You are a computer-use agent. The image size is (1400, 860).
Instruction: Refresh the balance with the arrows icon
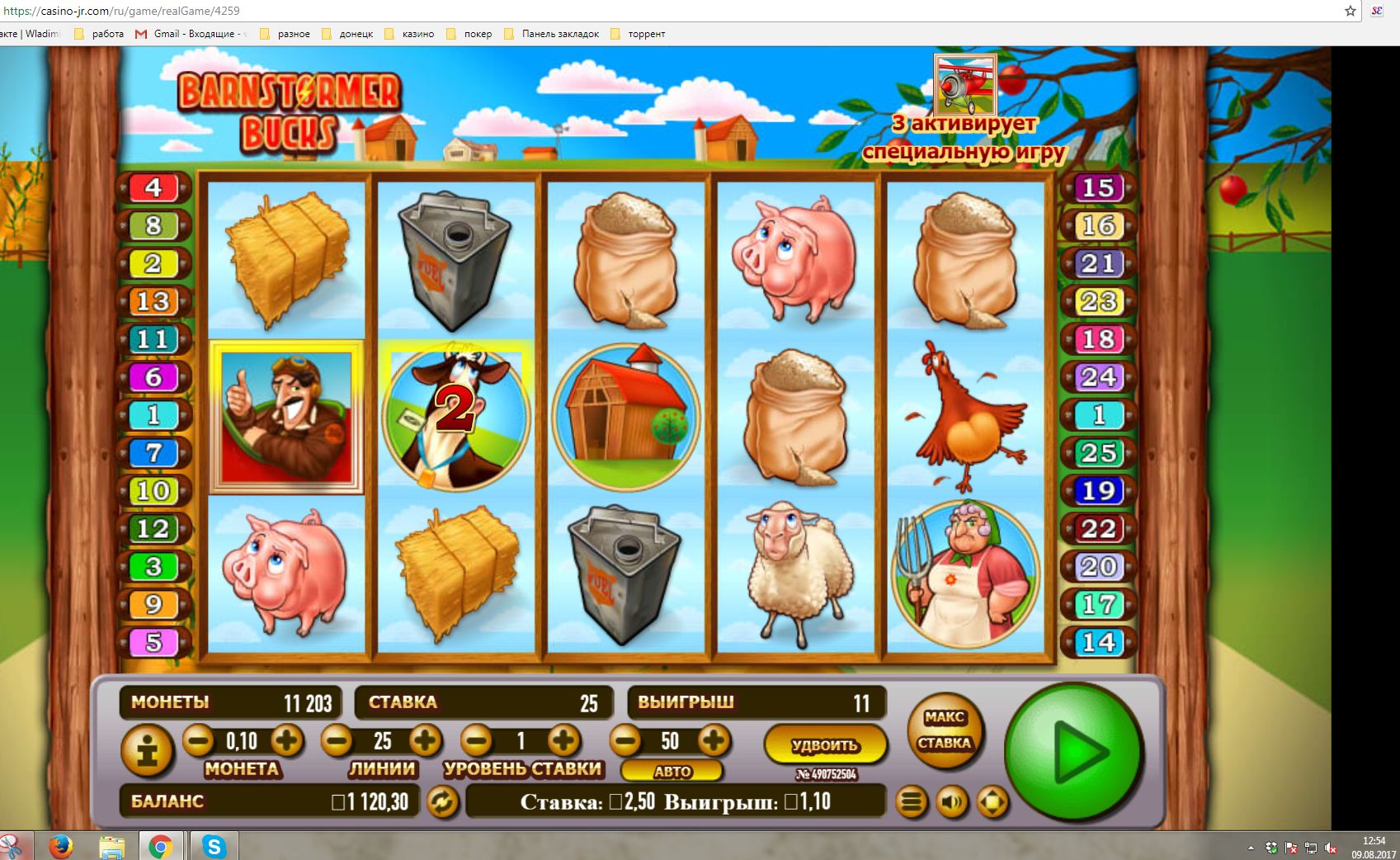pyautogui.click(x=443, y=801)
